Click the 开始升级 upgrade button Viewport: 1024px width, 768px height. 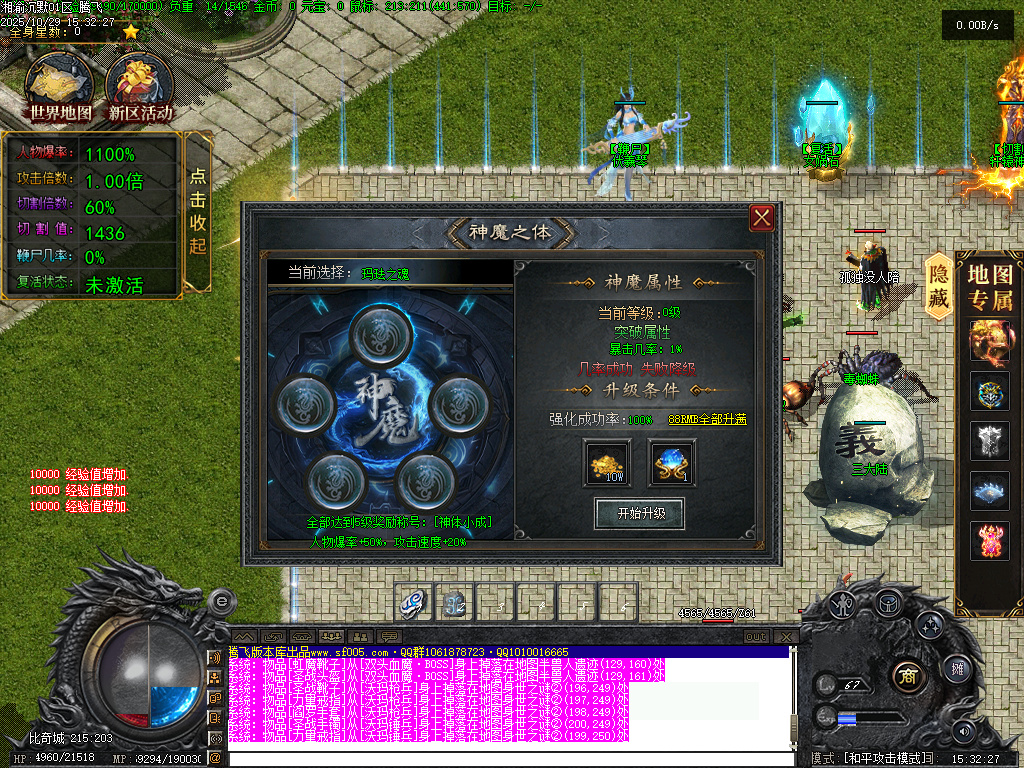click(640, 513)
